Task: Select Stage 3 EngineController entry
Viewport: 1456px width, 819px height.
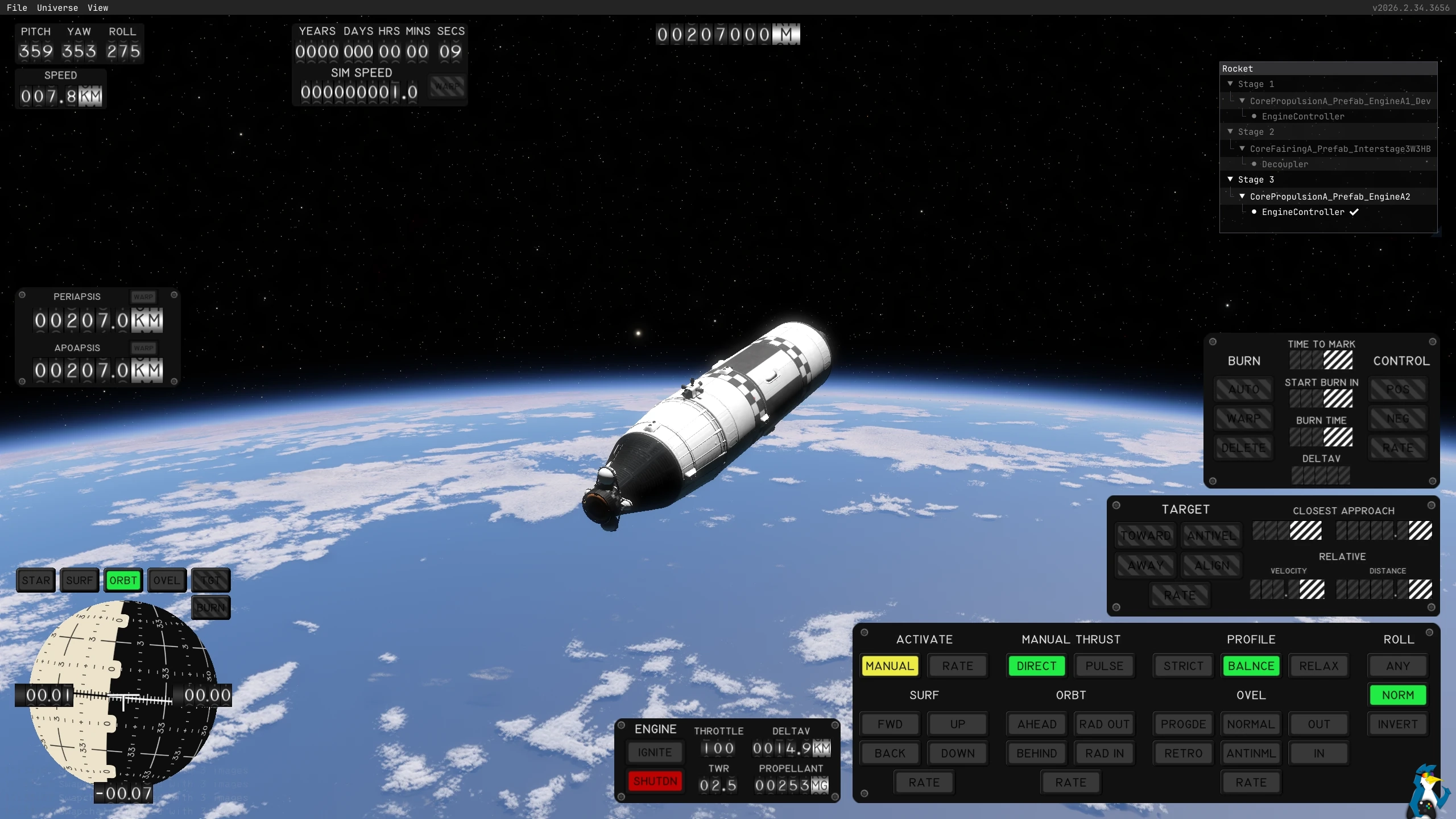Action: click(1303, 212)
